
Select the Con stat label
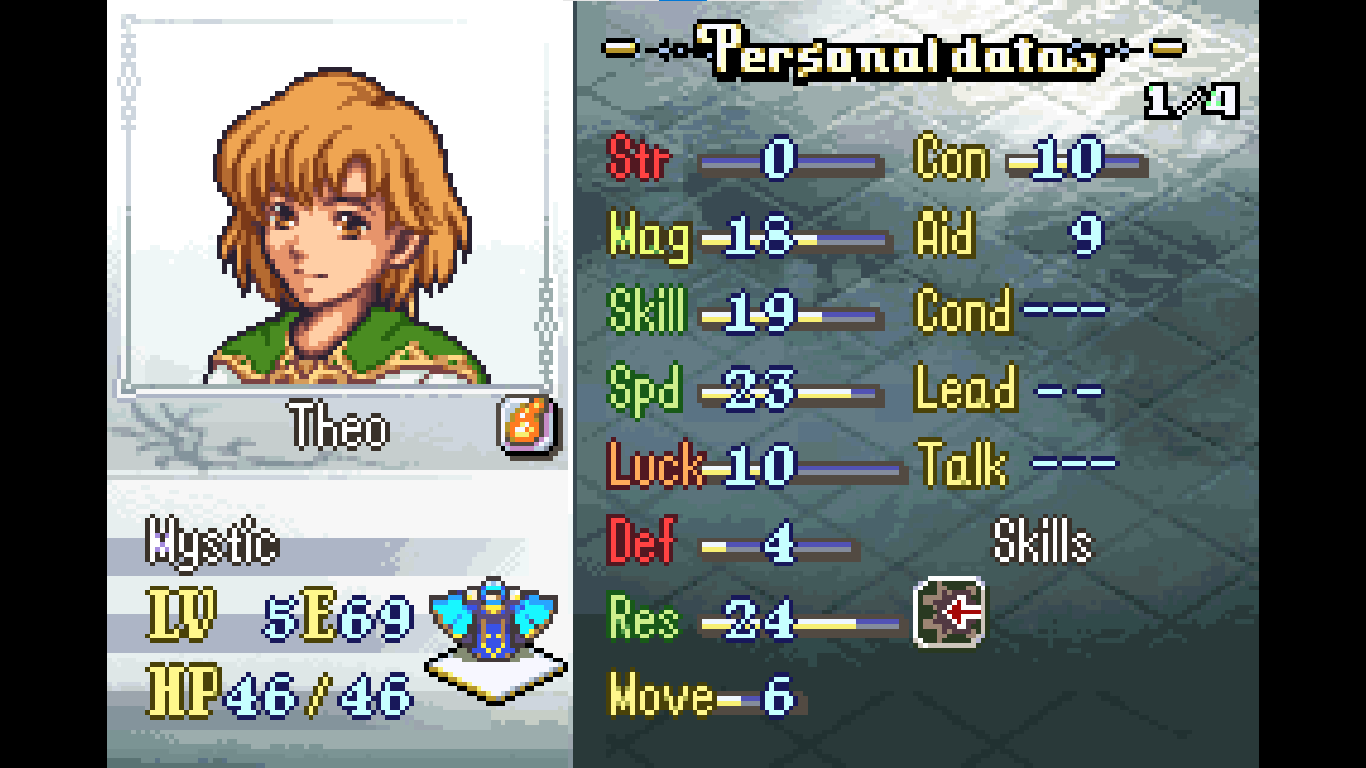point(950,156)
